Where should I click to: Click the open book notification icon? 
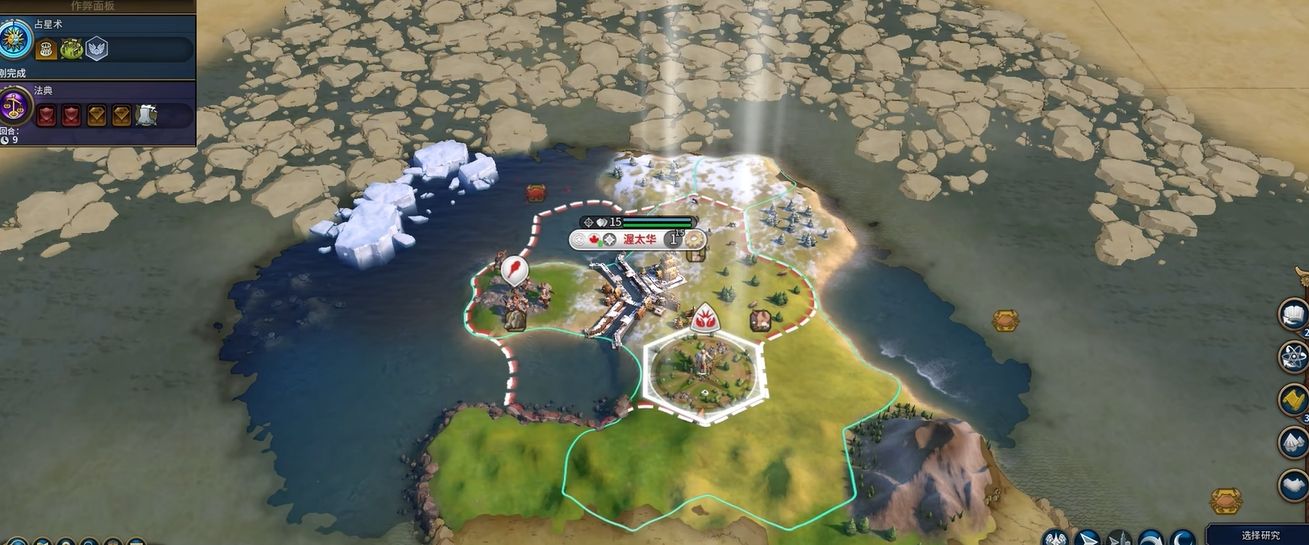[x=1294, y=314]
